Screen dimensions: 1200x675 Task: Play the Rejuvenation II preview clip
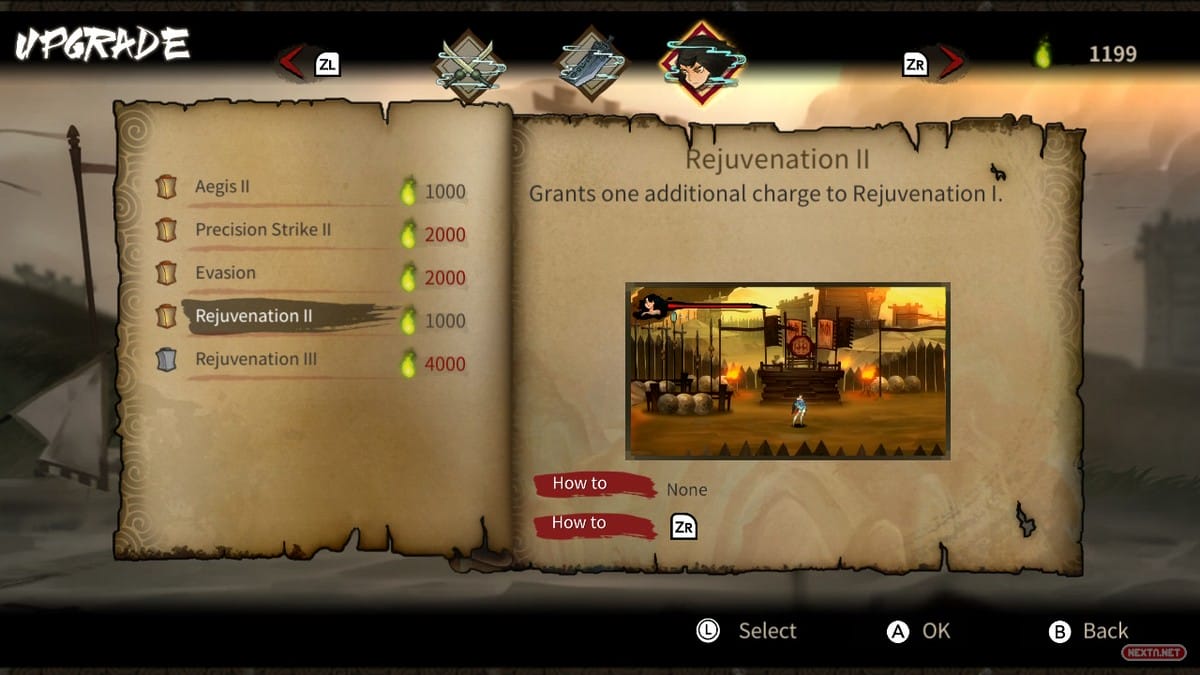point(787,371)
